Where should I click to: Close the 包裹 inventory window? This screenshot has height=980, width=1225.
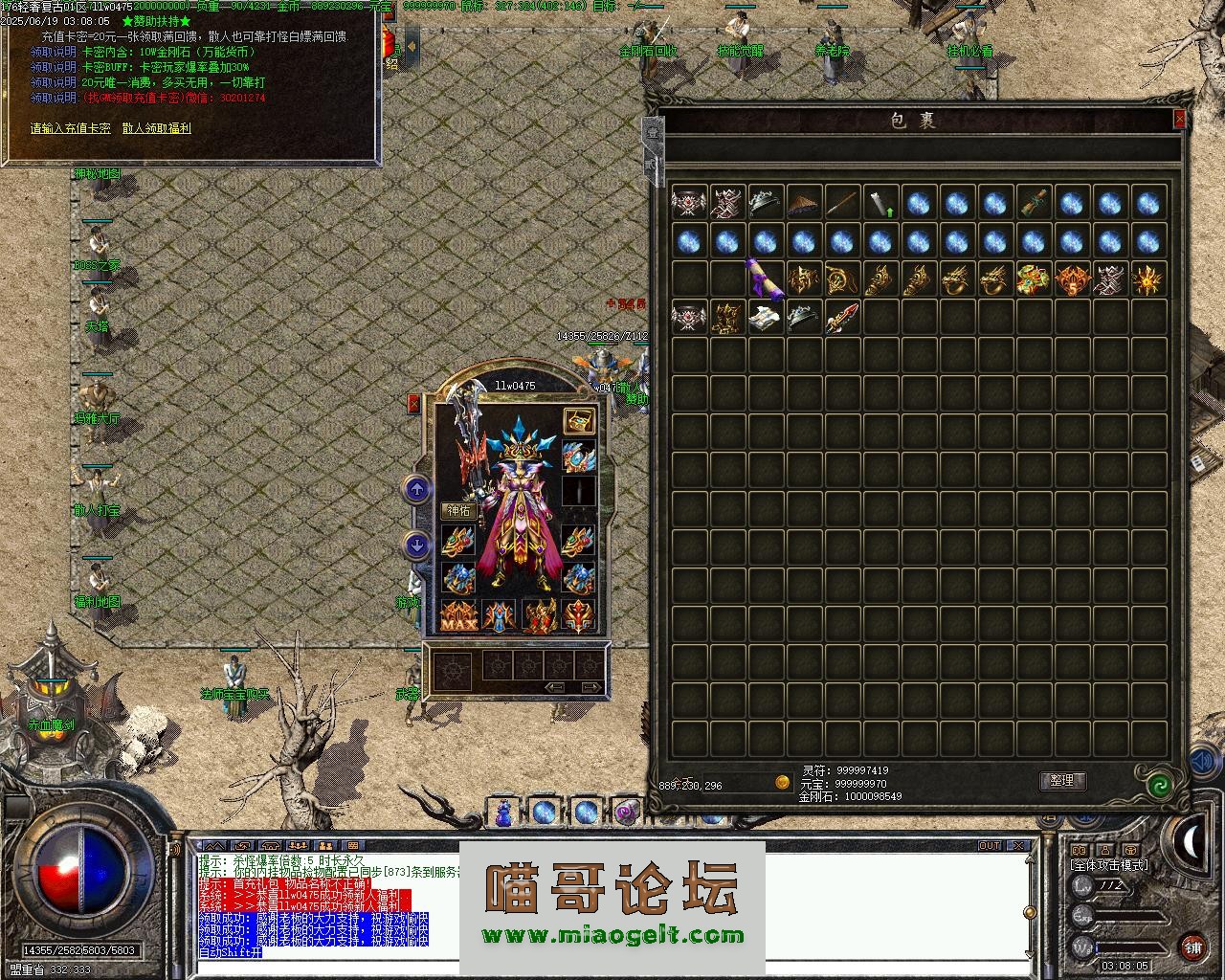pos(1179,119)
